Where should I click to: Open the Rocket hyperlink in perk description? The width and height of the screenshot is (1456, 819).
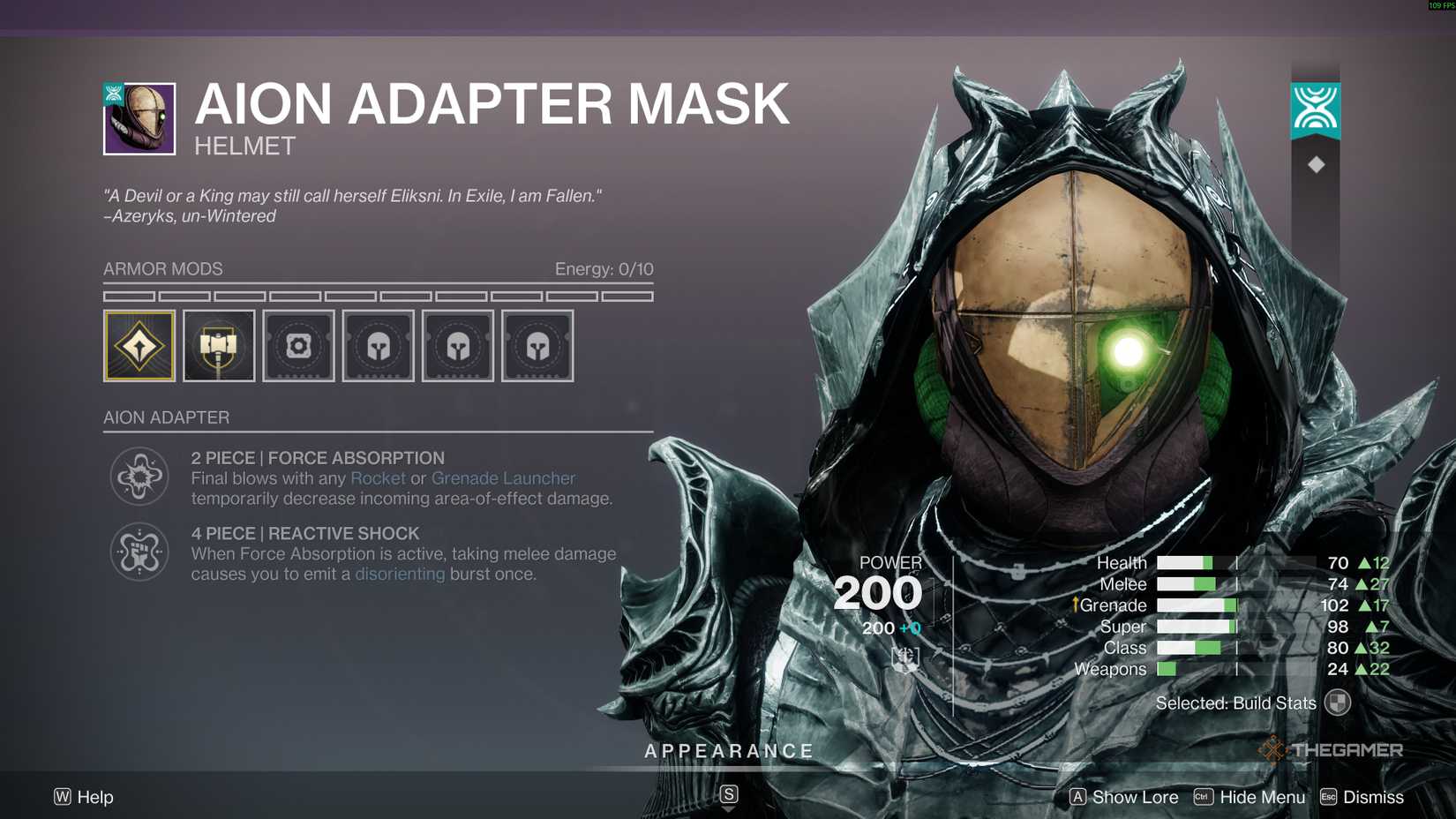(x=378, y=477)
